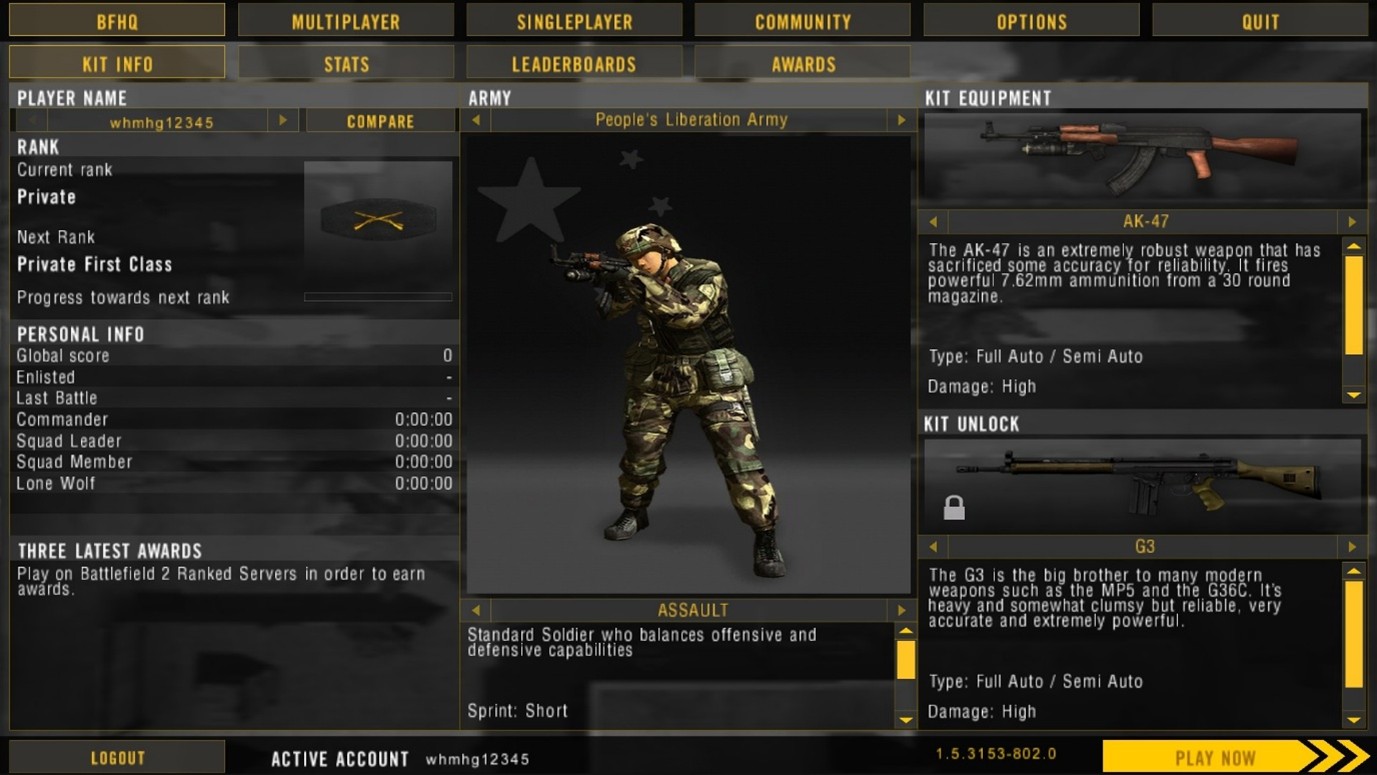
Task: Show the Leaderboards tab
Action: tap(574, 64)
